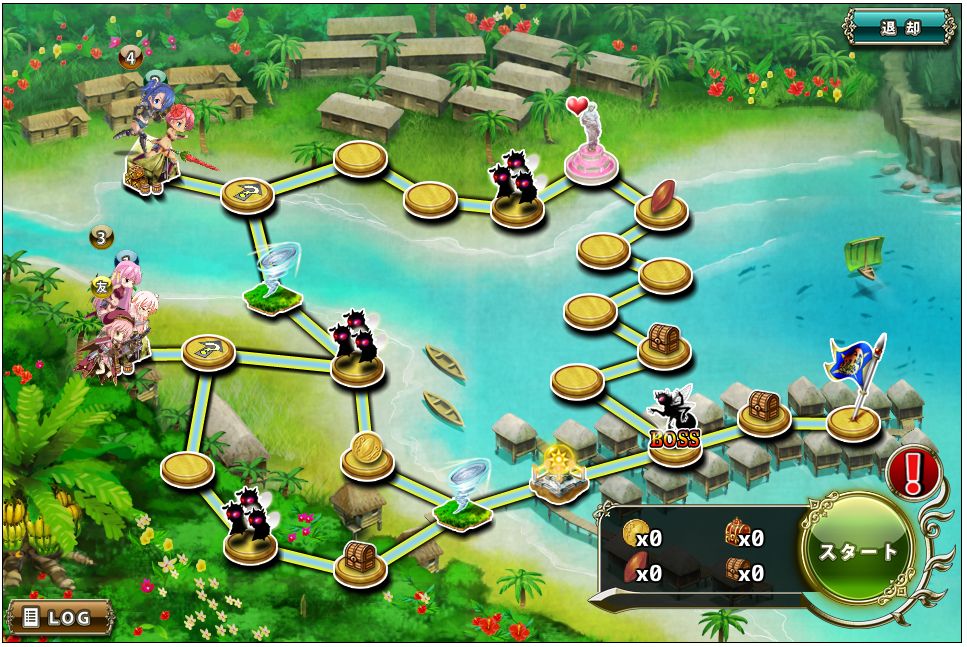Select the friend party marked with number 3
Screen dimensions: 967x647
pos(120,320)
